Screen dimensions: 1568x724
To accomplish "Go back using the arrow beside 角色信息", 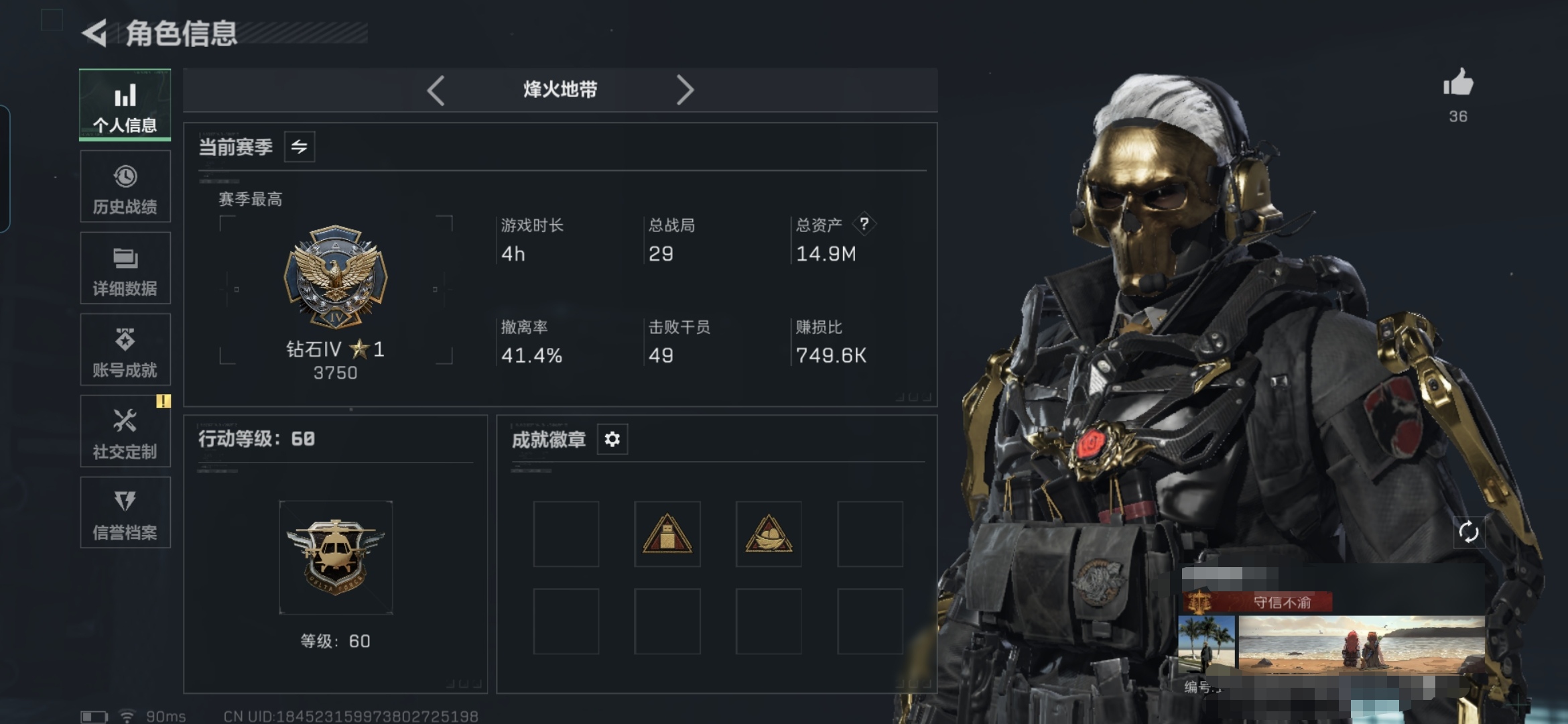I will coord(95,34).
